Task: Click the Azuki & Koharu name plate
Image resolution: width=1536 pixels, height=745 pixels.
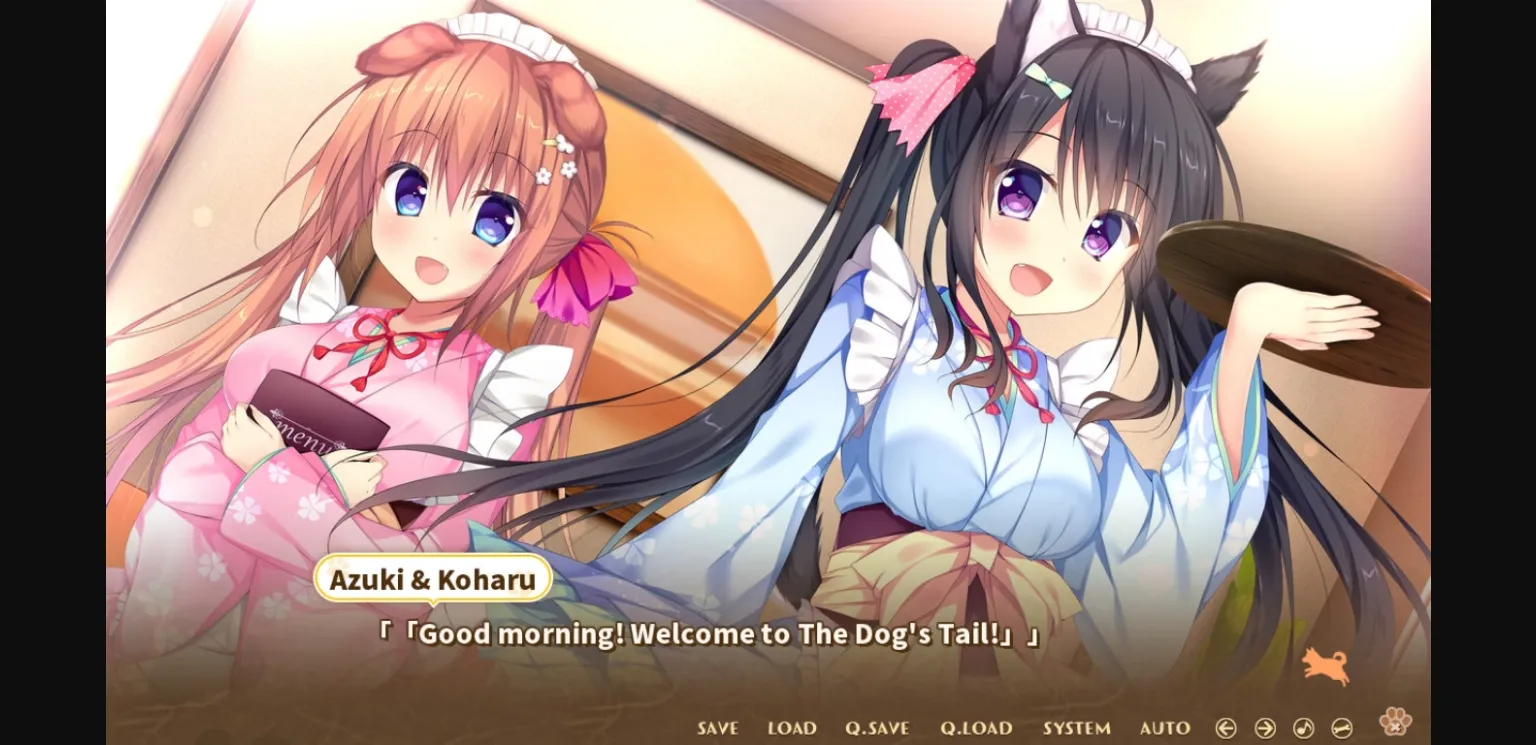Action: (432, 580)
